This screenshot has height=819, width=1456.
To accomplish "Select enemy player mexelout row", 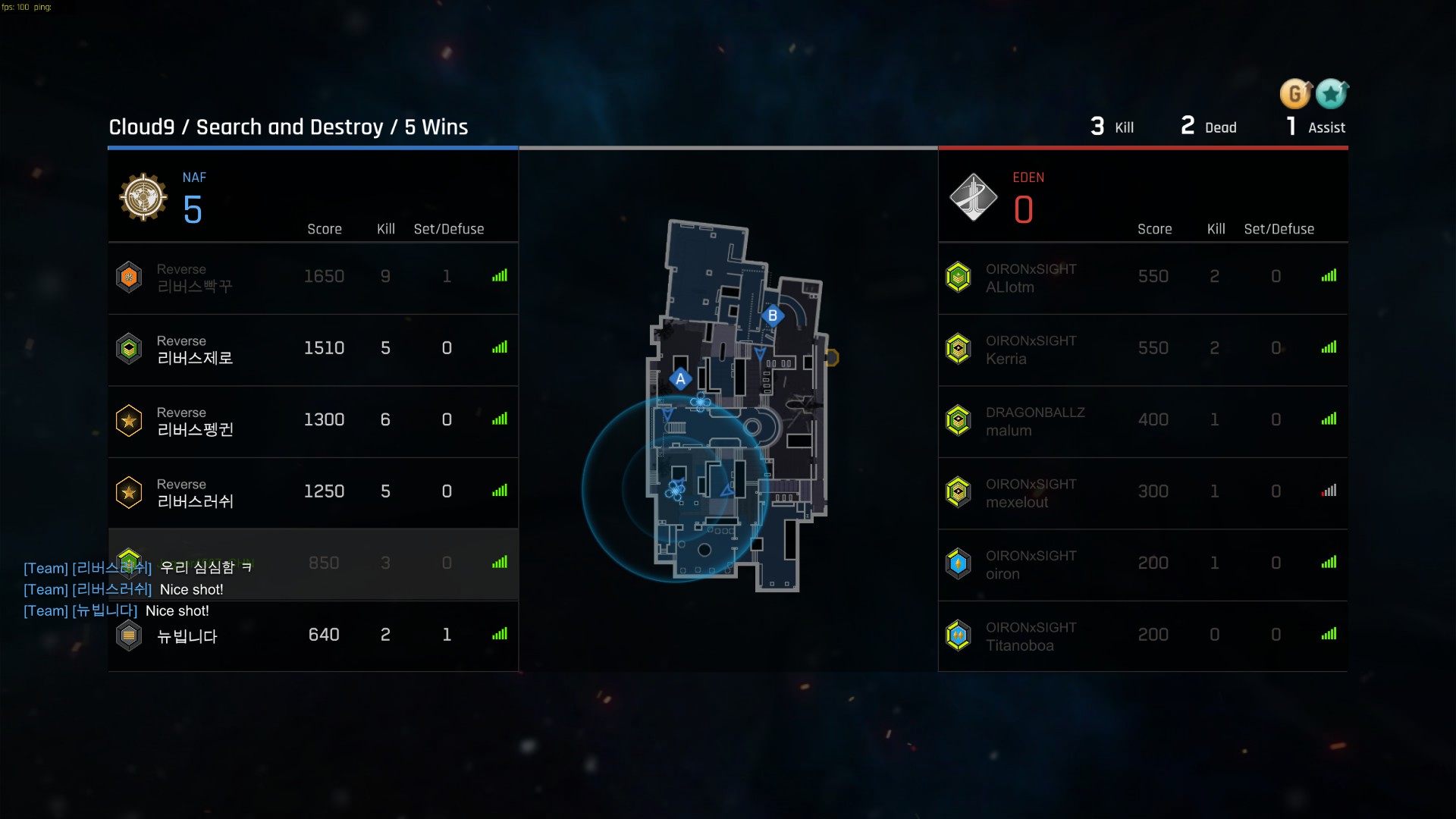I will click(1143, 492).
